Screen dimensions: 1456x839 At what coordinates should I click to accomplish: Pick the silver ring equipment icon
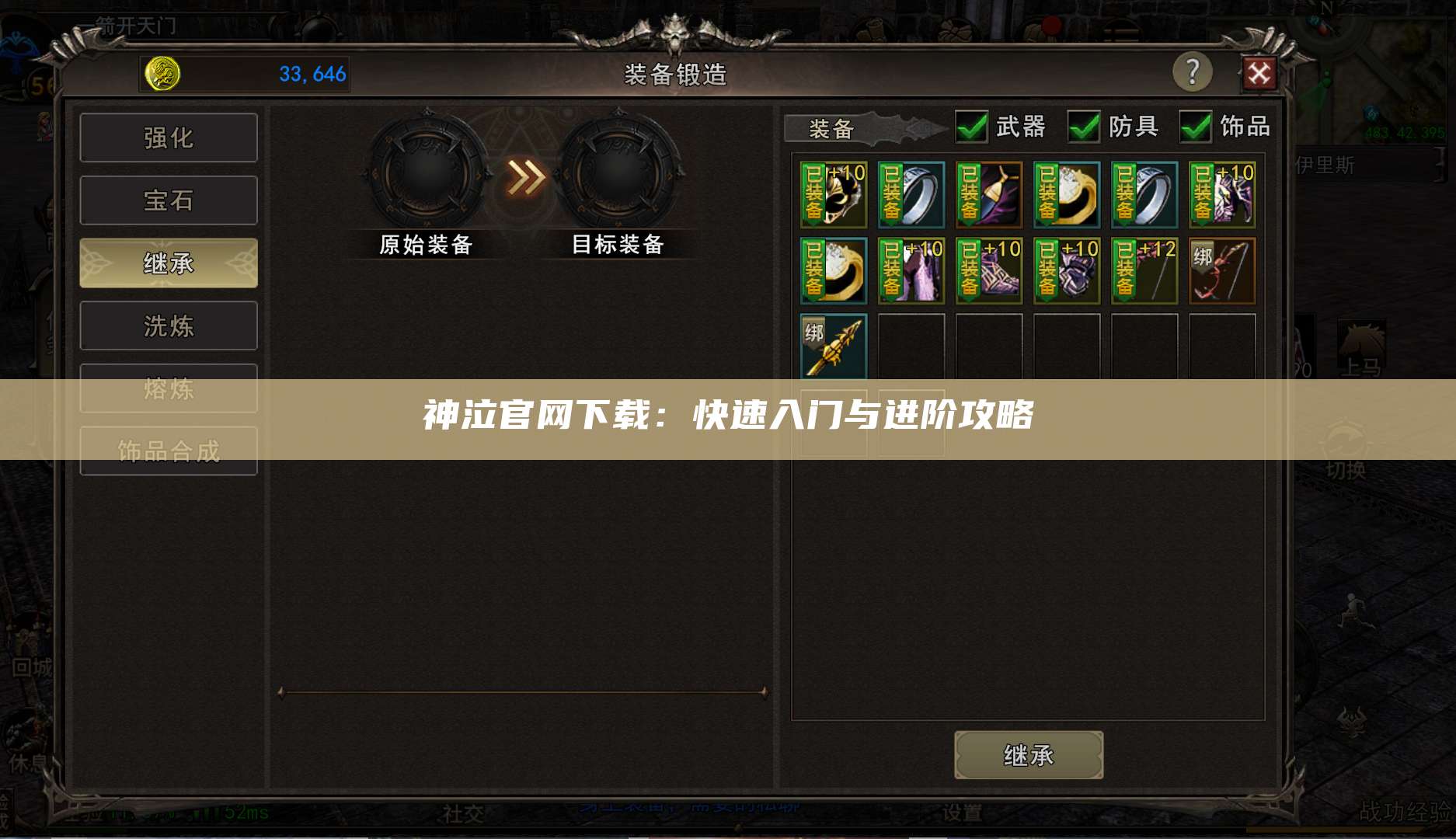pos(911,194)
